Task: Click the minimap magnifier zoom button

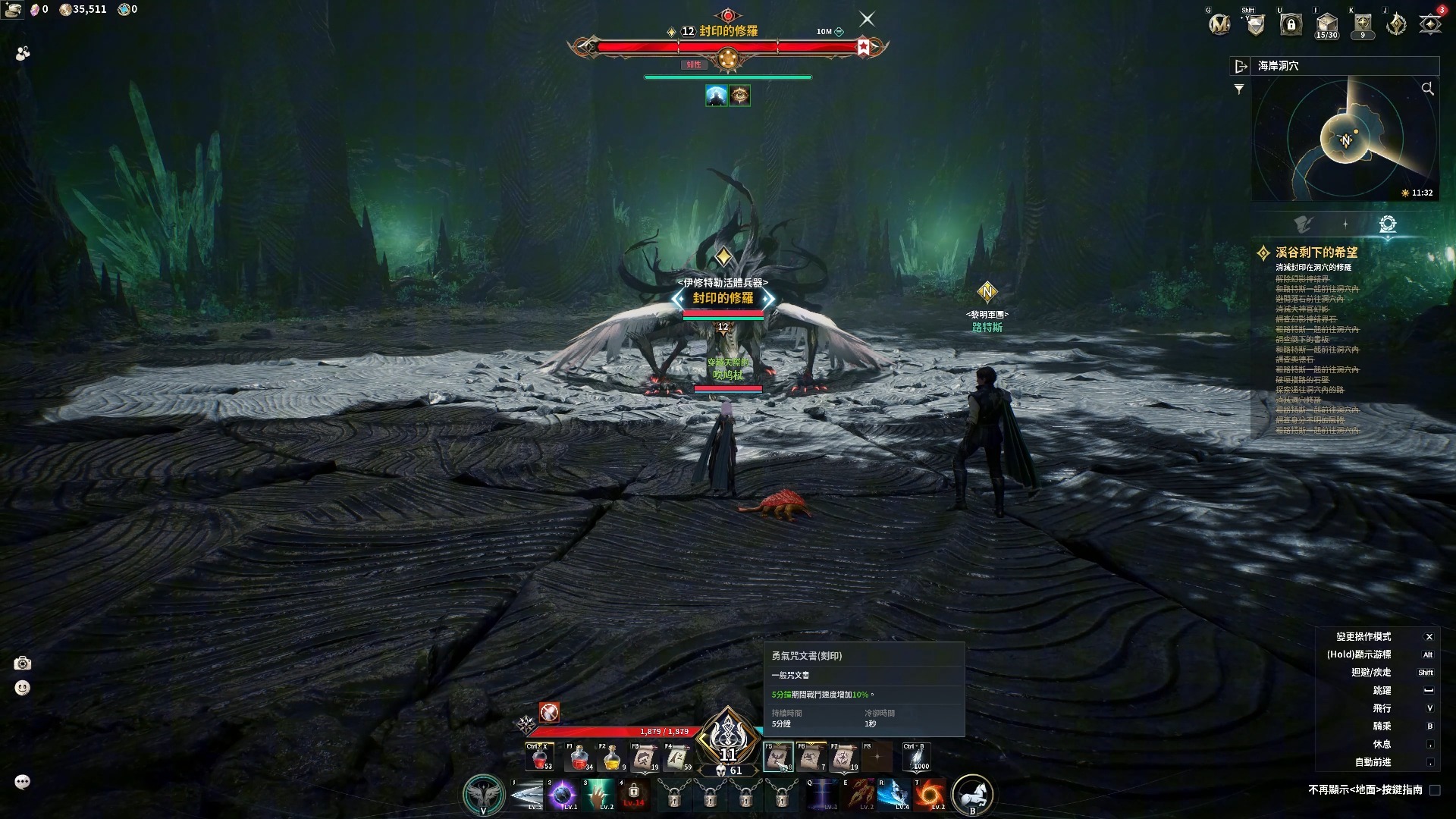Action: coord(1427,89)
